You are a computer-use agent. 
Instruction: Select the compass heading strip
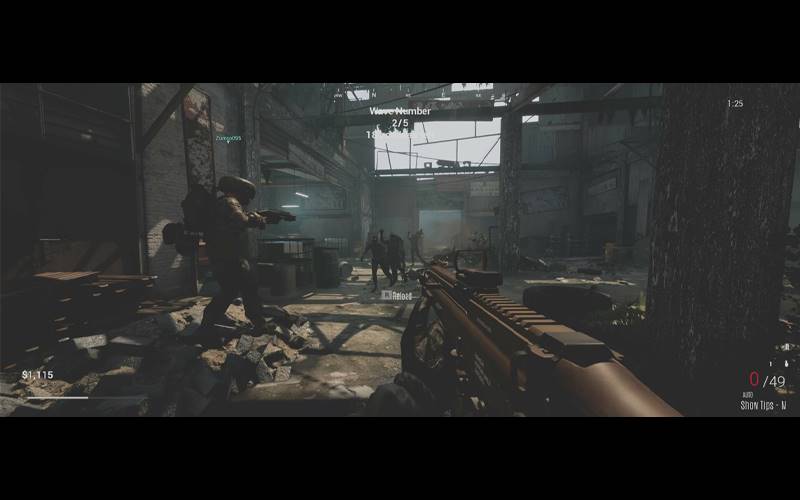tap(399, 95)
